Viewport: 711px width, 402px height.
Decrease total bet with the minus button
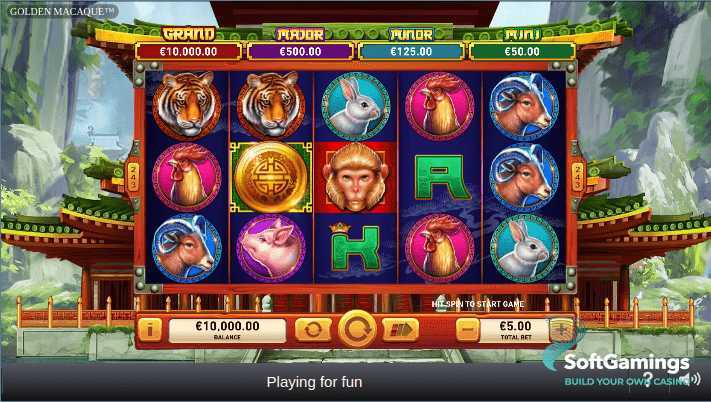(x=467, y=328)
